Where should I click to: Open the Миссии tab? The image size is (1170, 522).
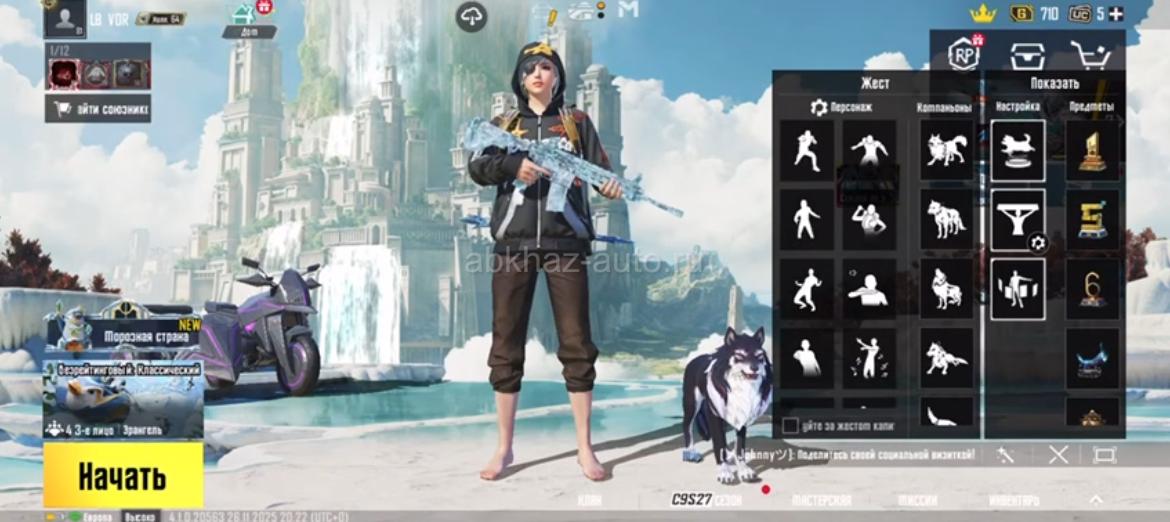(x=916, y=500)
